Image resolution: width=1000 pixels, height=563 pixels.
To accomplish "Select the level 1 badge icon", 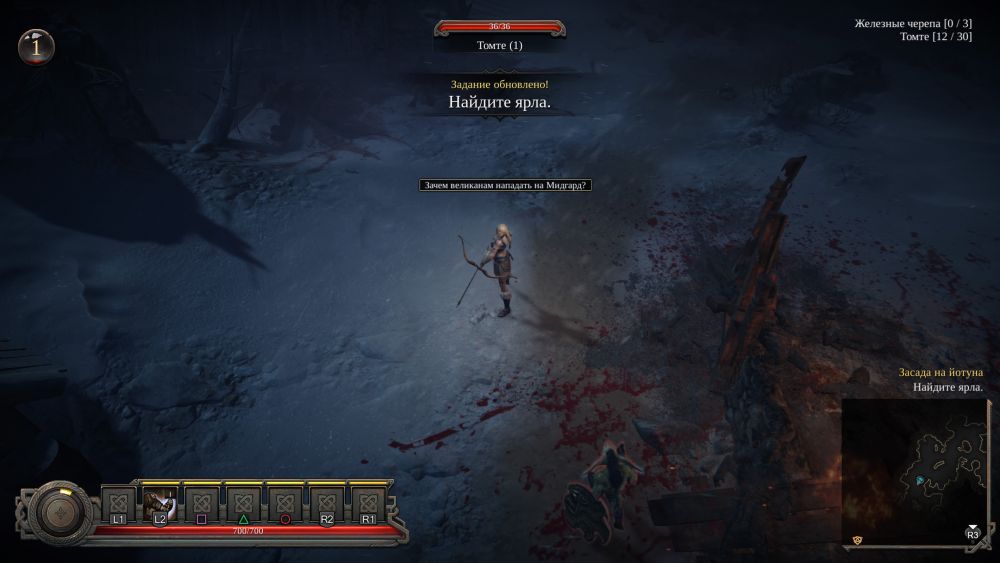I will click(36, 46).
